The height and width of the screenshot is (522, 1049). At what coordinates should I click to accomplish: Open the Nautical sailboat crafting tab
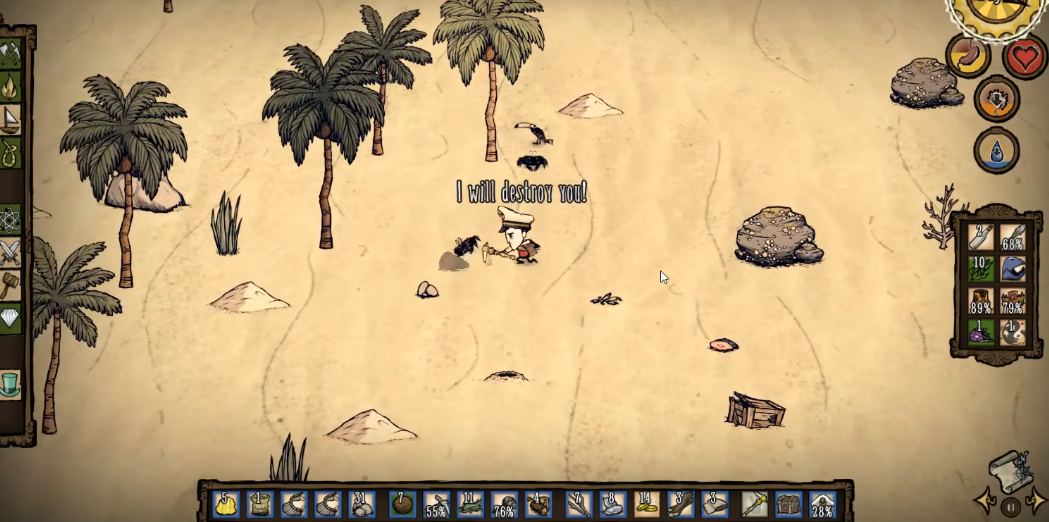click(x=10, y=120)
